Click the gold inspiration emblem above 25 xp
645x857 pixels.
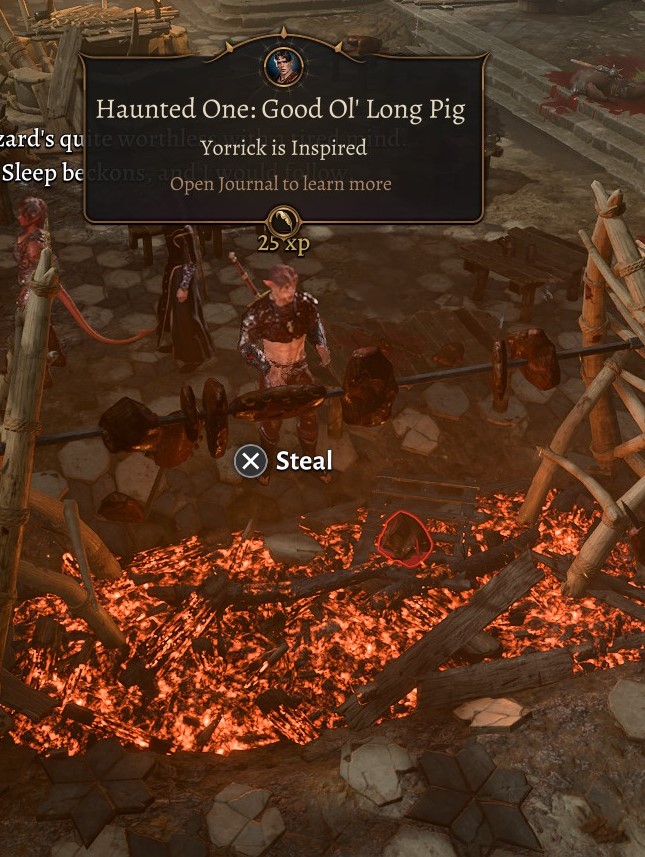click(x=283, y=220)
